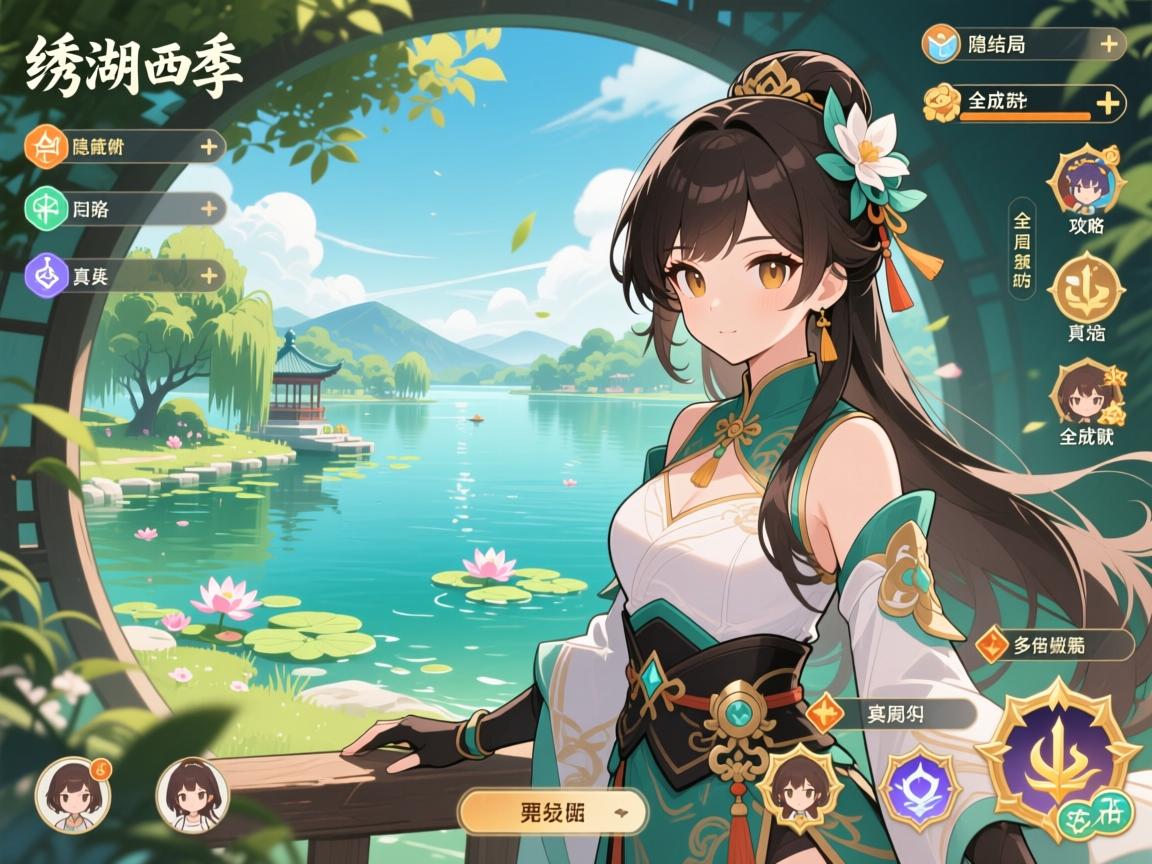
Task: Open the orange hexagon icon pill
Action: click(124, 147)
